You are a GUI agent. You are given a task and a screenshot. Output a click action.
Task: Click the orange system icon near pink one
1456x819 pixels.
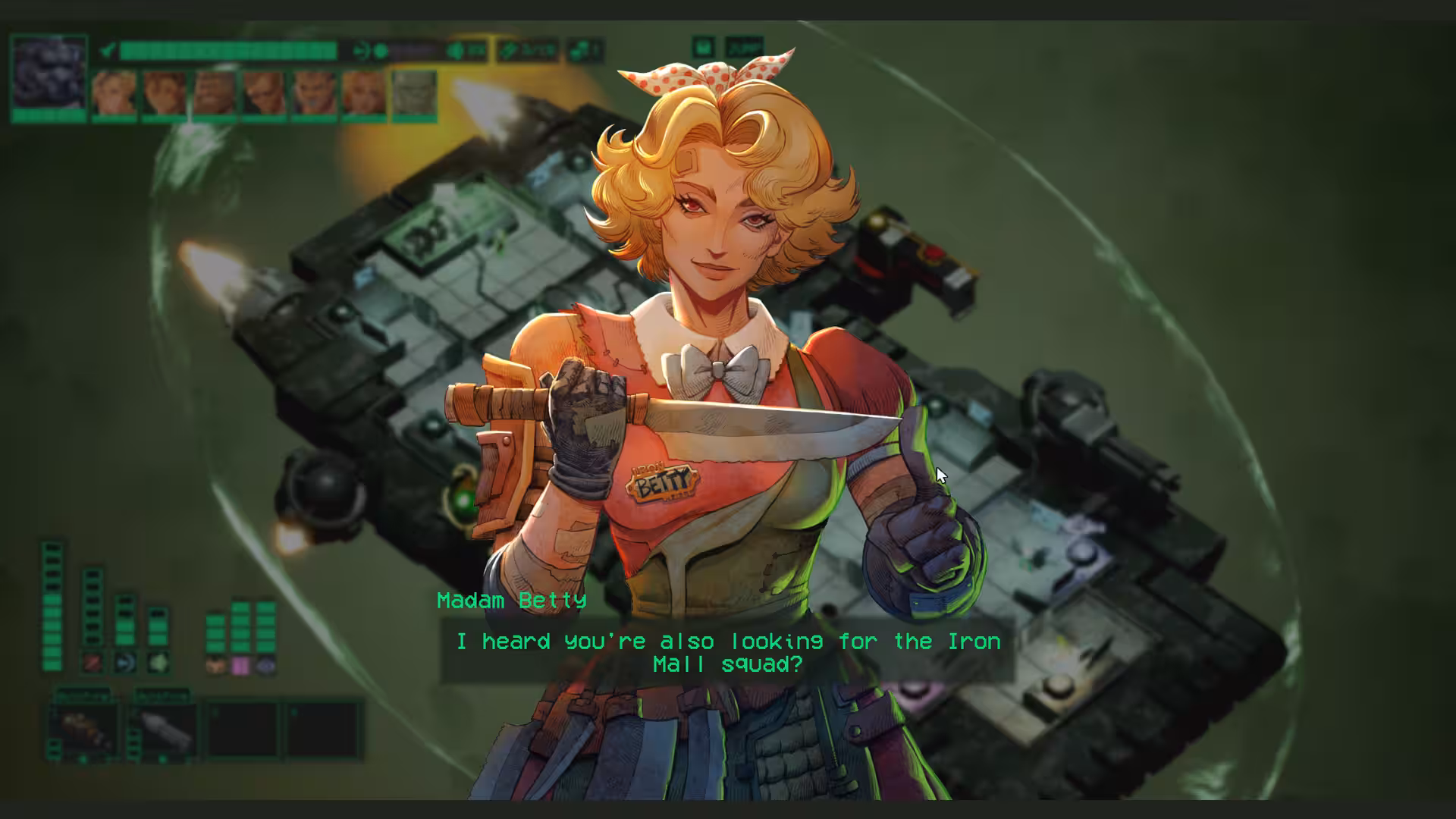(216, 666)
